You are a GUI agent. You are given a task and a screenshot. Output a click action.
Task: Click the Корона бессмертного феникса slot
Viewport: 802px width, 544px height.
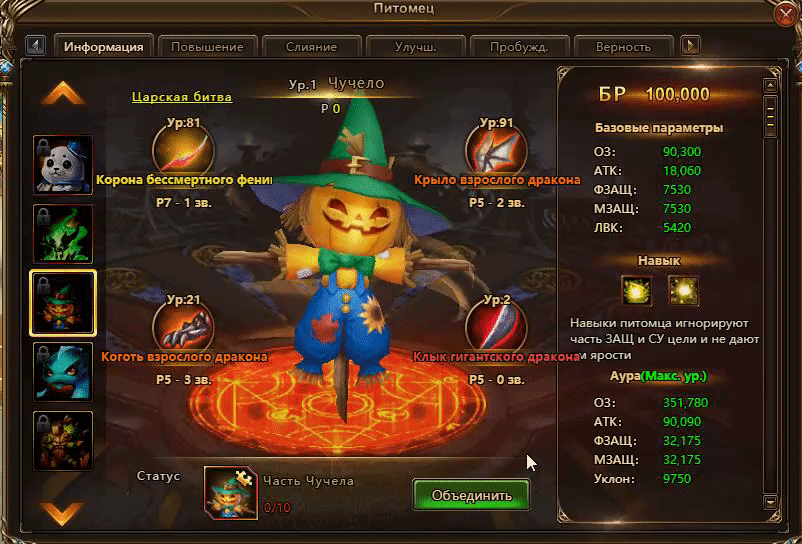pyautogui.click(x=182, y=147)
